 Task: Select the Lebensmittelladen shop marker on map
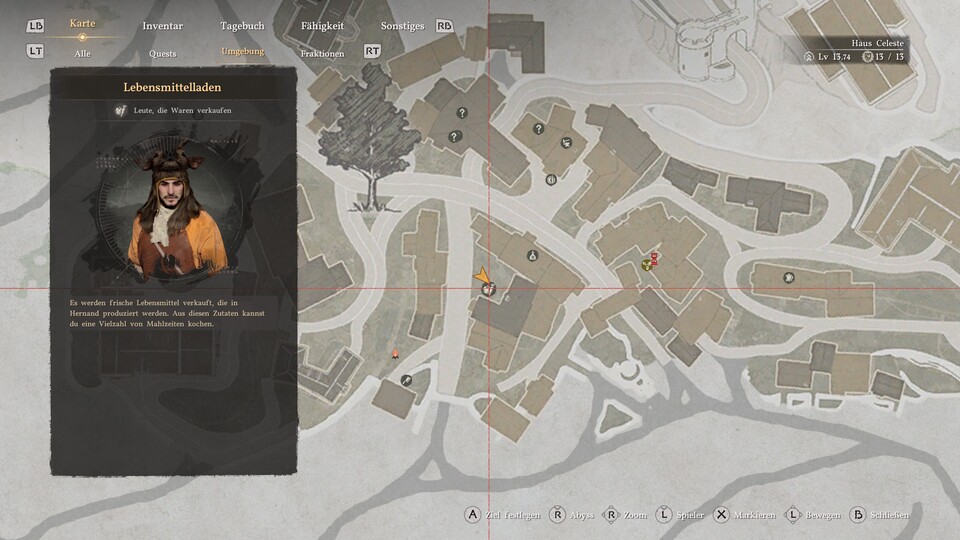[x=488, y=289]
